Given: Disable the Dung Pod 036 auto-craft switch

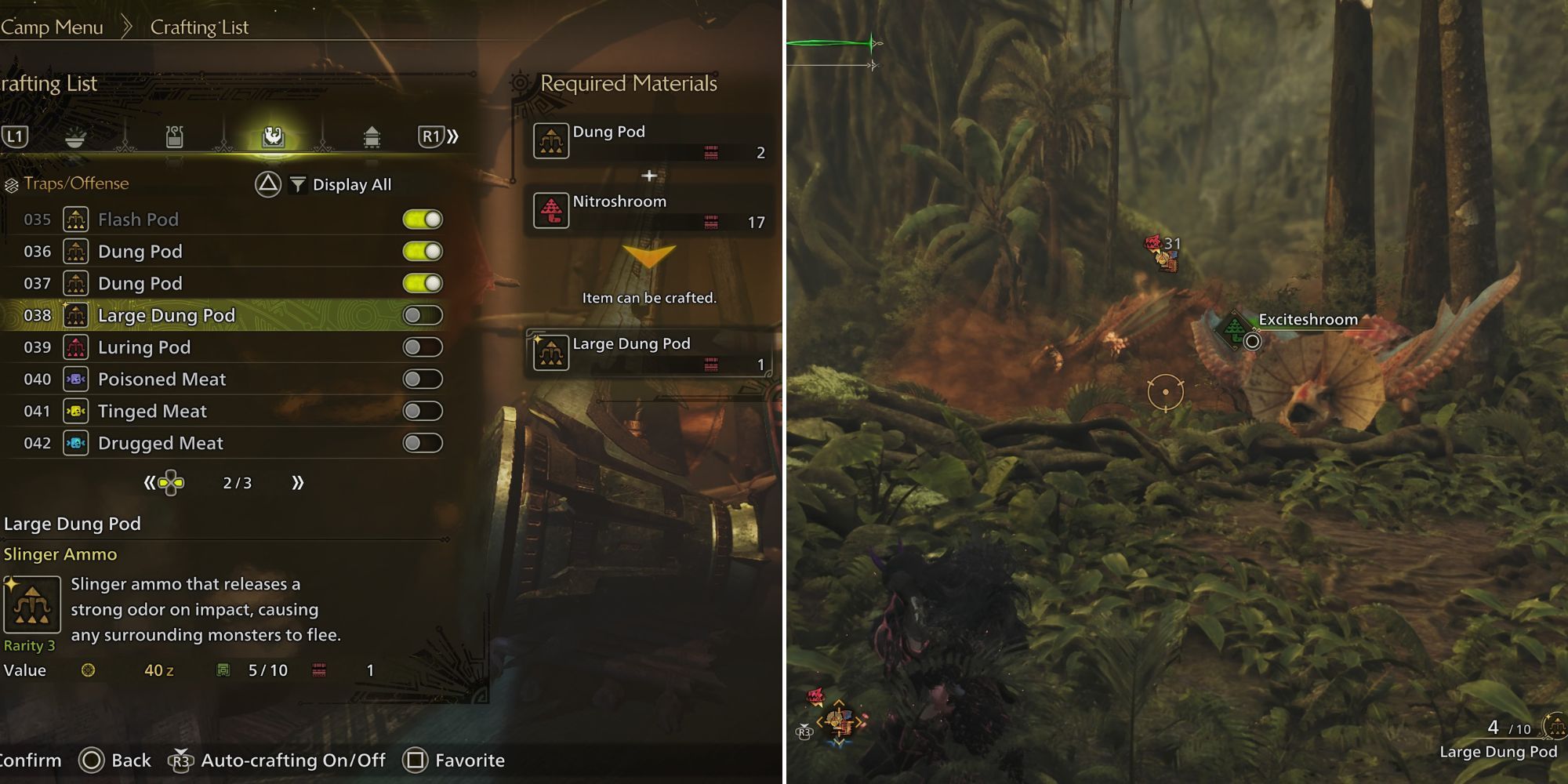Looking at the screenshot, I should (x=422, y=251).
